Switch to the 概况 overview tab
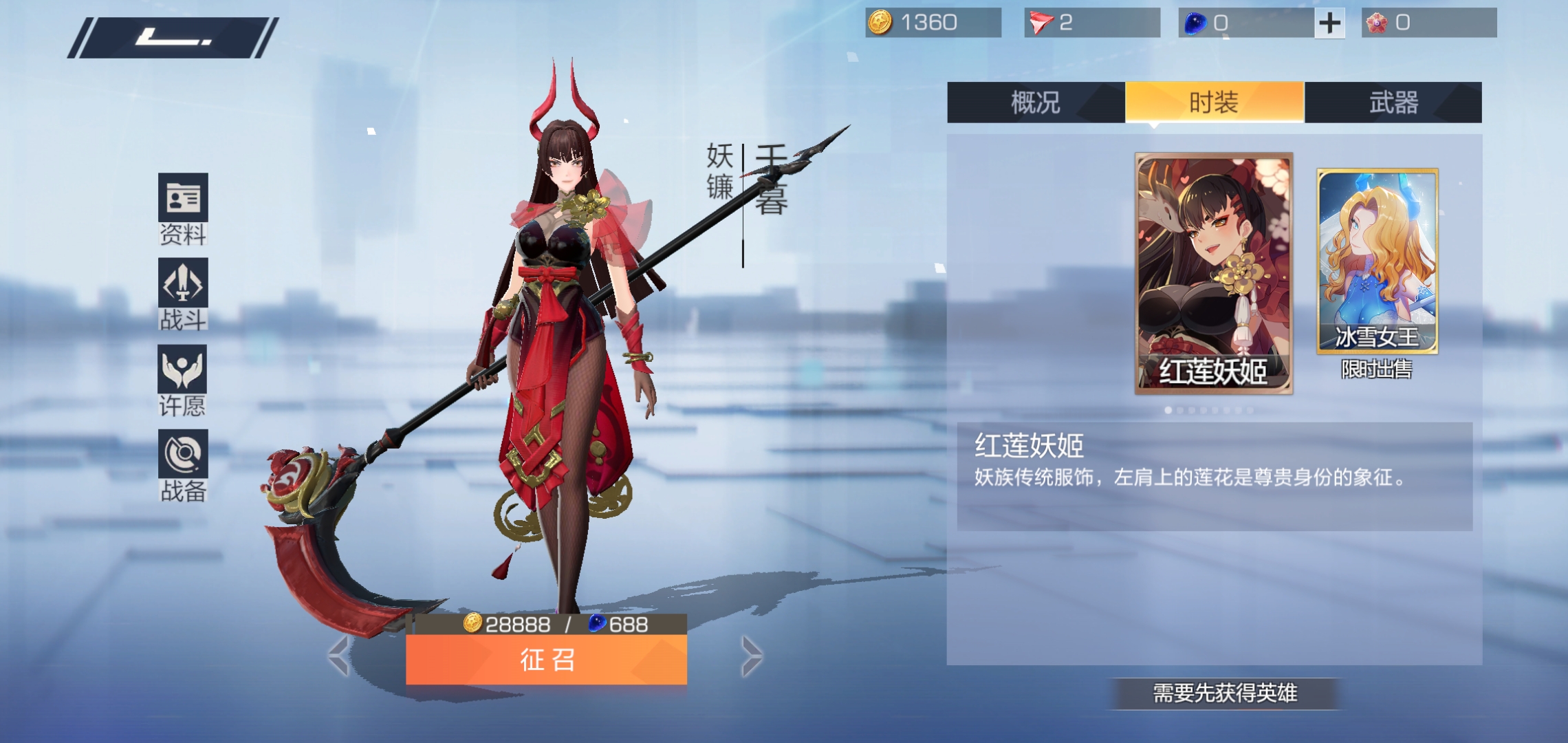The height and width of the screenshot is (743, 1568). tap(1037, 103)
